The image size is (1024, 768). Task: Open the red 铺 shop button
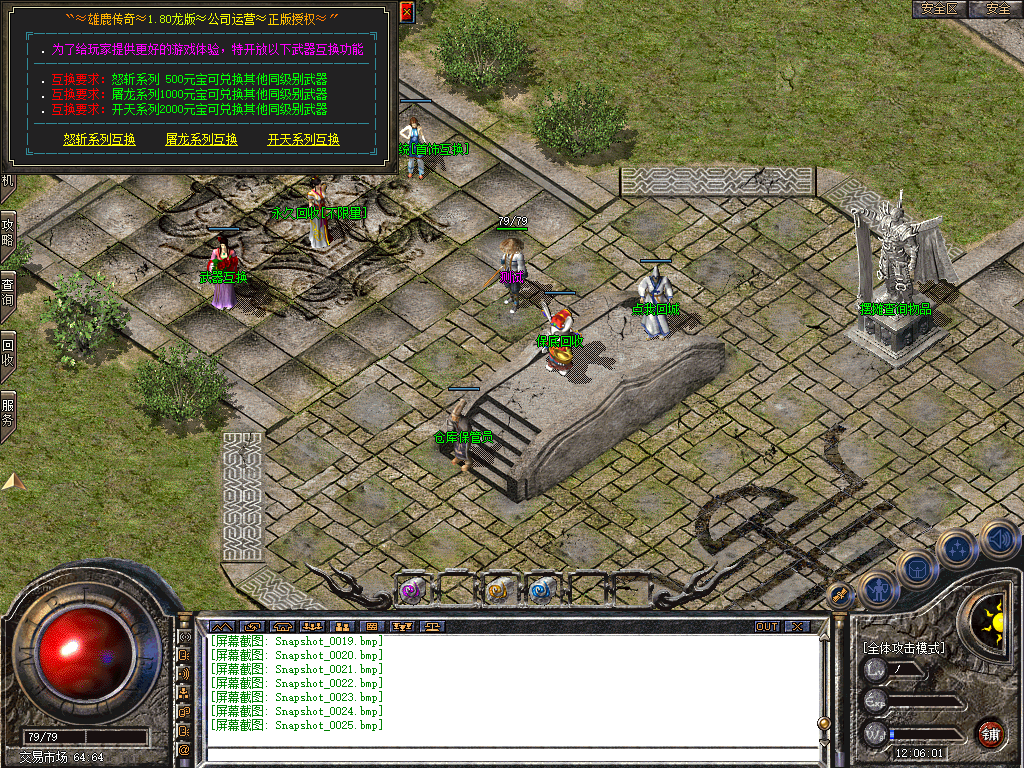[990, 734]
